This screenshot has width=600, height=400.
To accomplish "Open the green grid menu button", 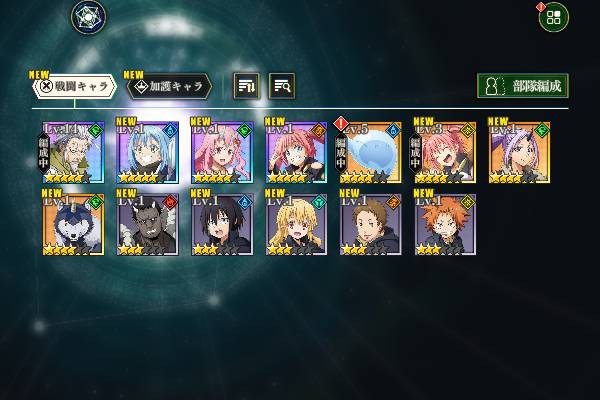I will (x=553, y=16).
